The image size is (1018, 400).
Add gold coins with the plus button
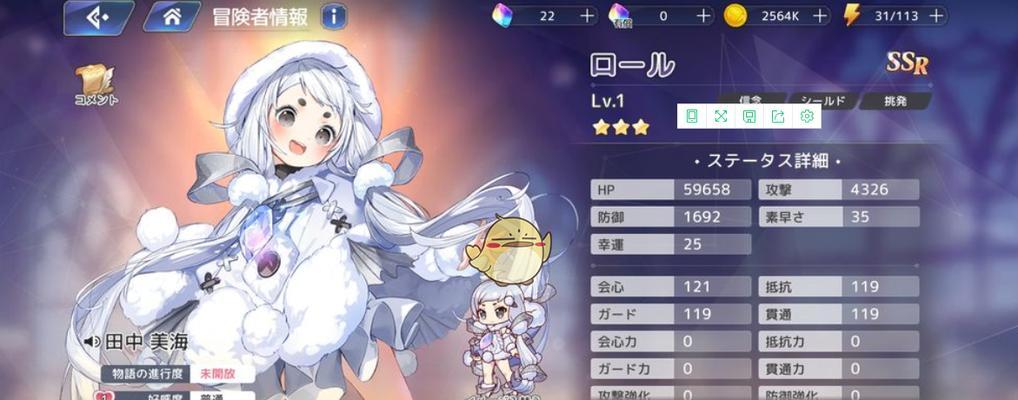click(x=820, y=16)
